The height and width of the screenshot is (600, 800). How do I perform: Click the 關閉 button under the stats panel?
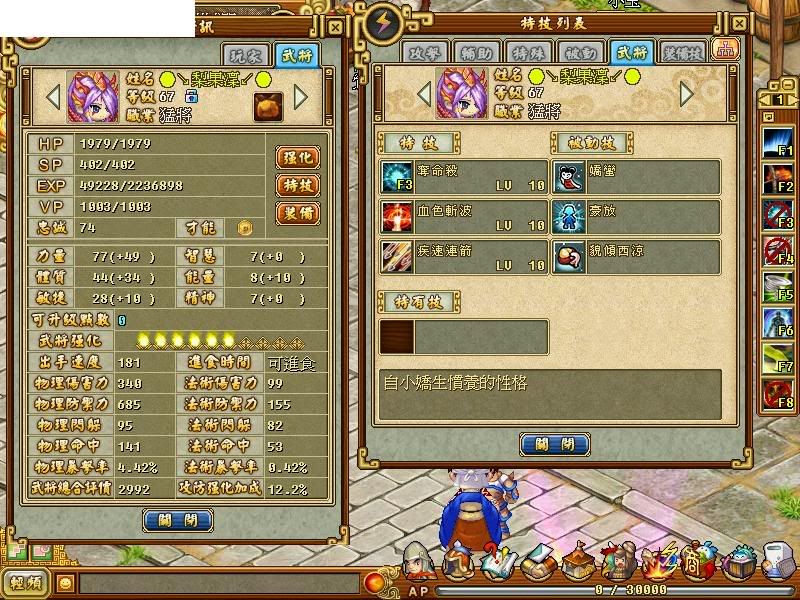tap(177, 520)
